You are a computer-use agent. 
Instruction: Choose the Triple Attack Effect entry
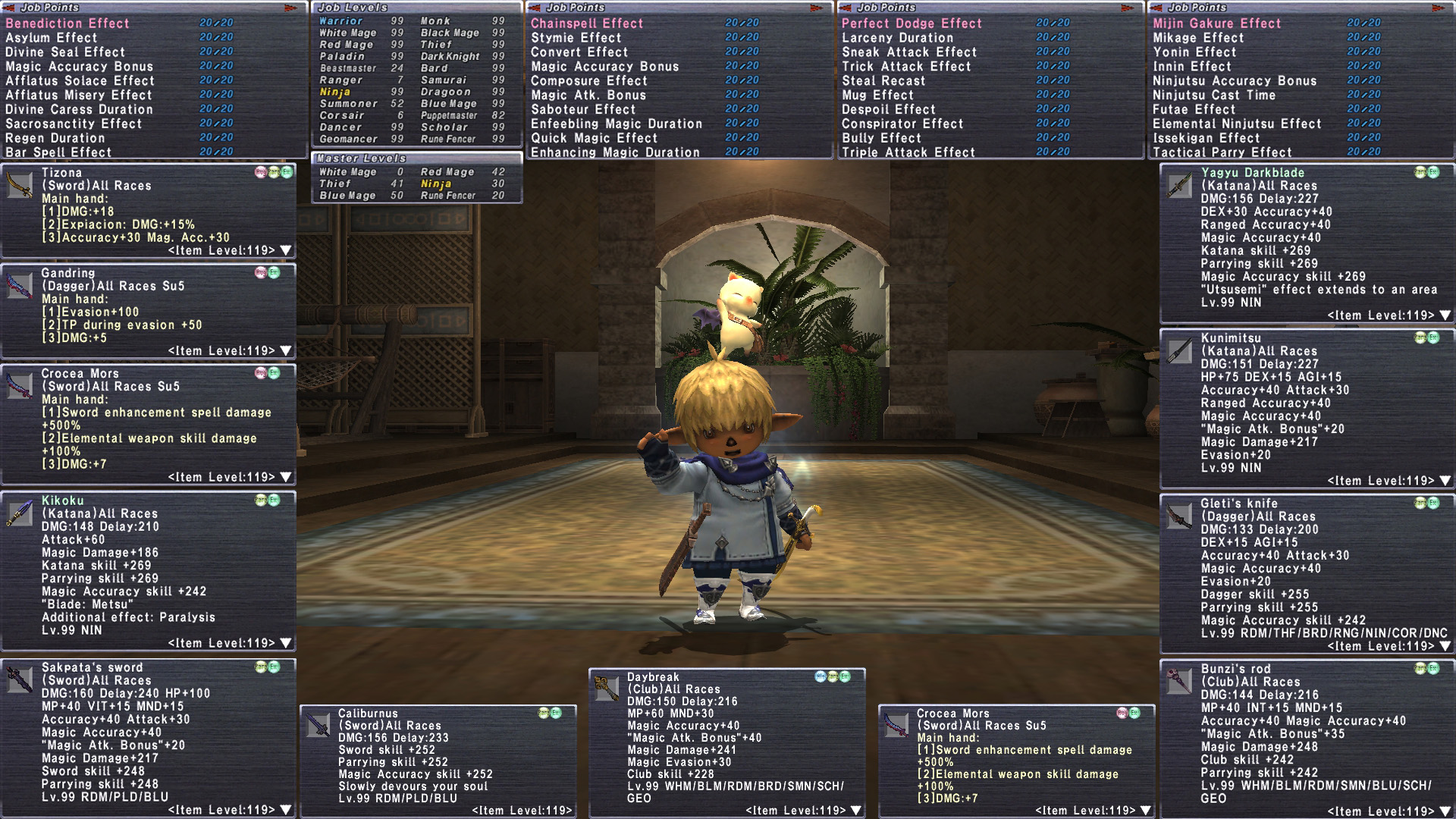(x=908, y=152)
